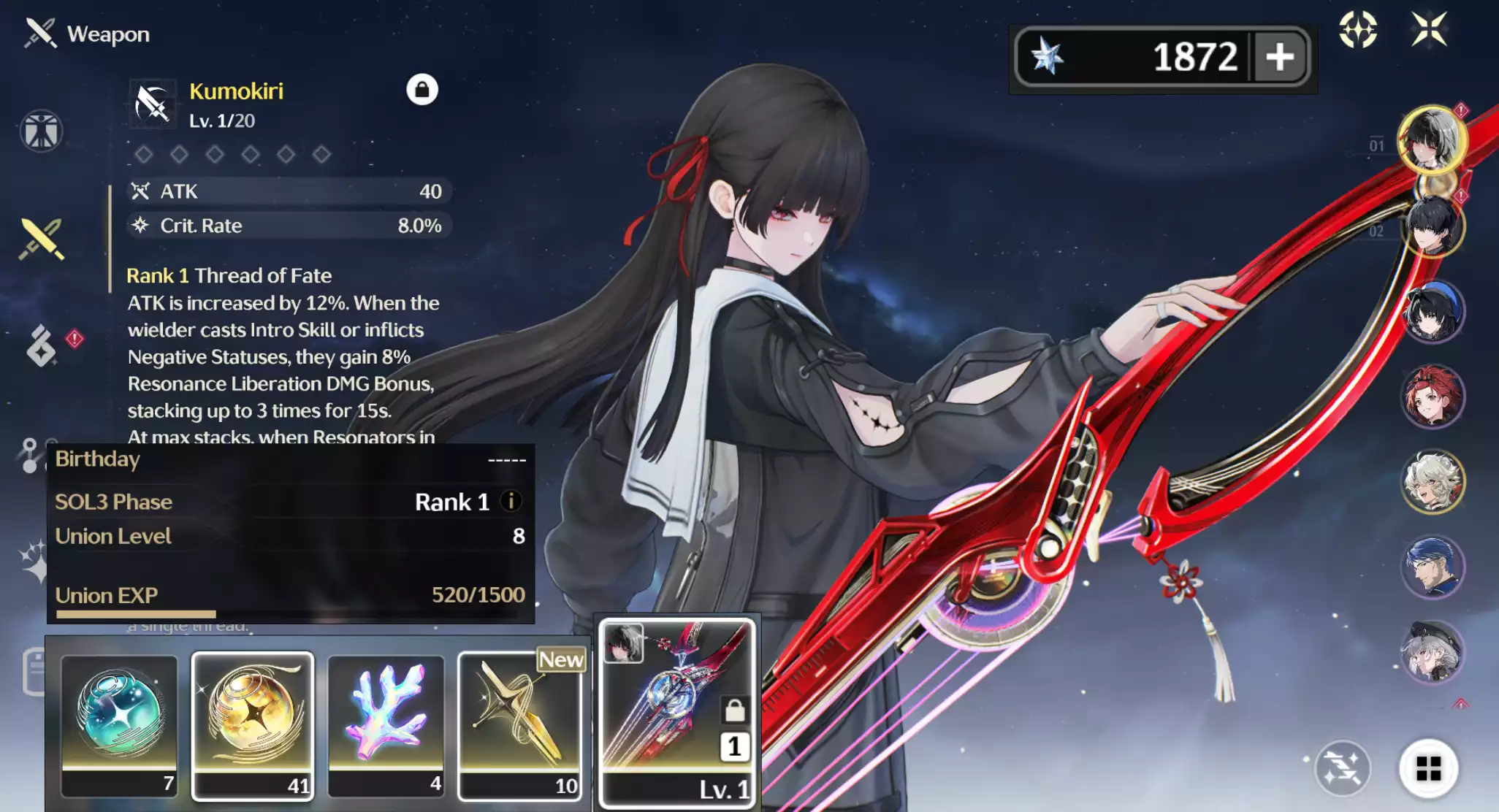Open the Echo tab with red alert

point(42,345)
